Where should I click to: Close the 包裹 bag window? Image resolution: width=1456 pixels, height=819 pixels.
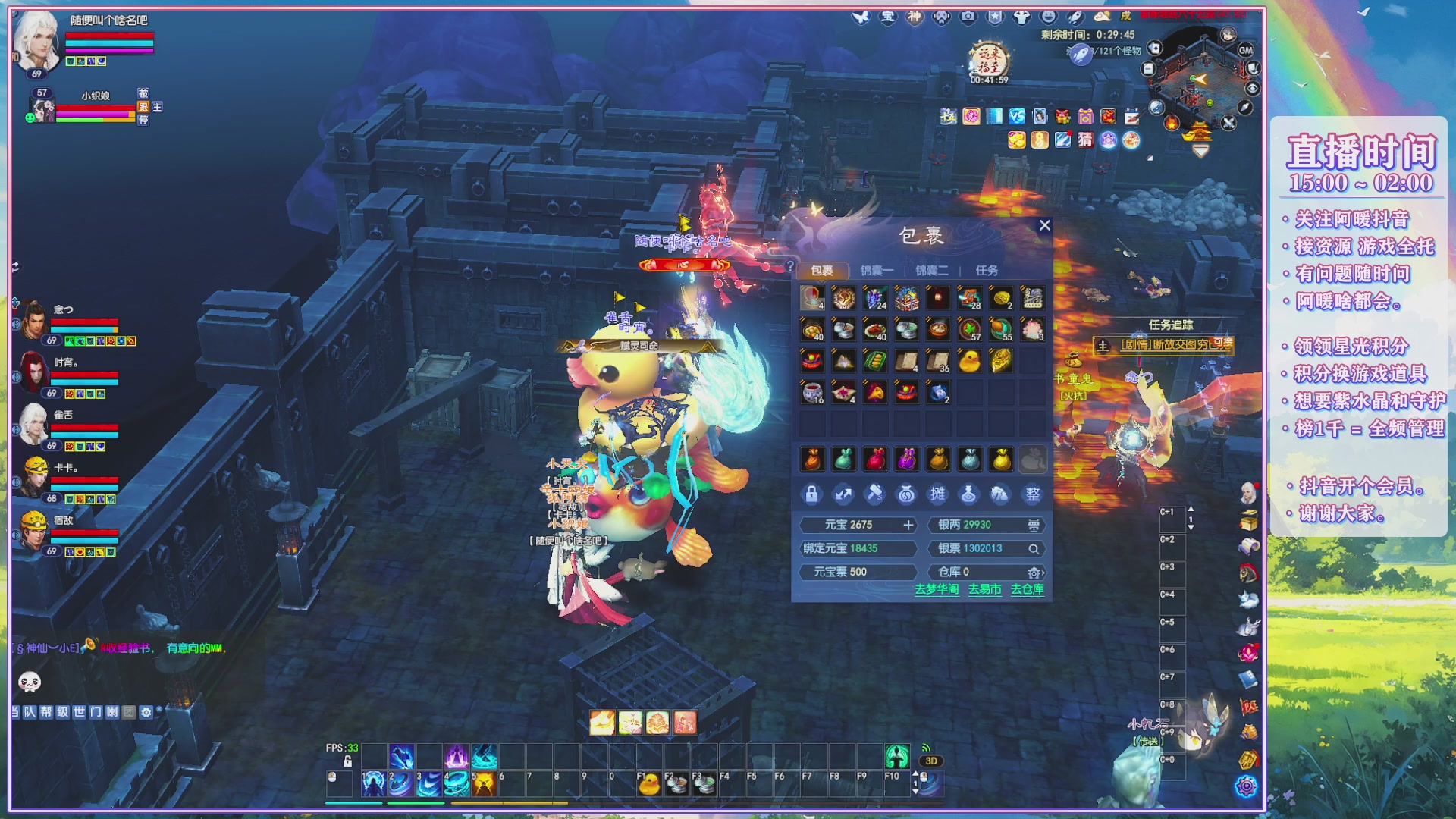1044,225
